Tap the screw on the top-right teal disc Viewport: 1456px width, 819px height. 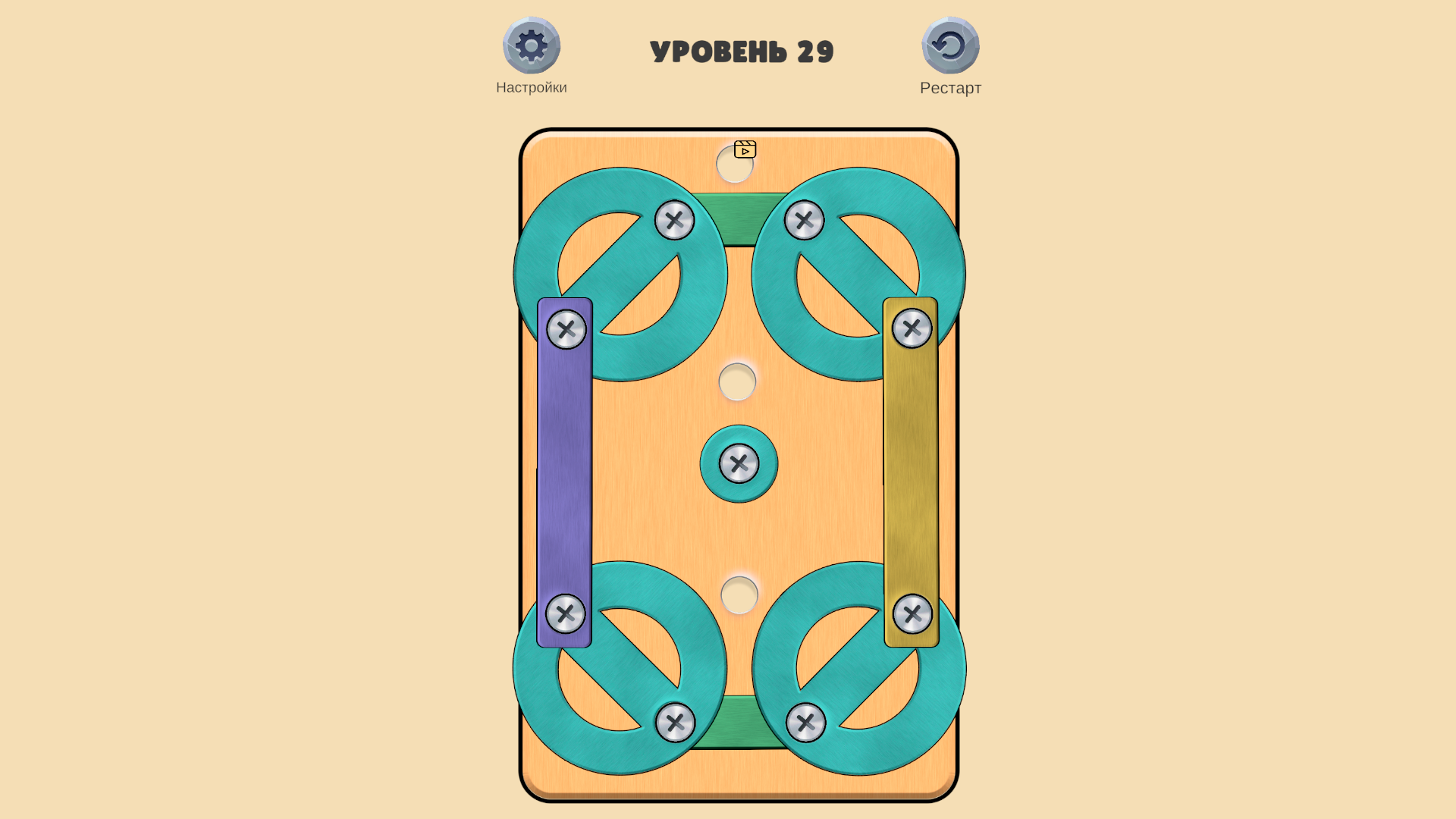[805, 221]
